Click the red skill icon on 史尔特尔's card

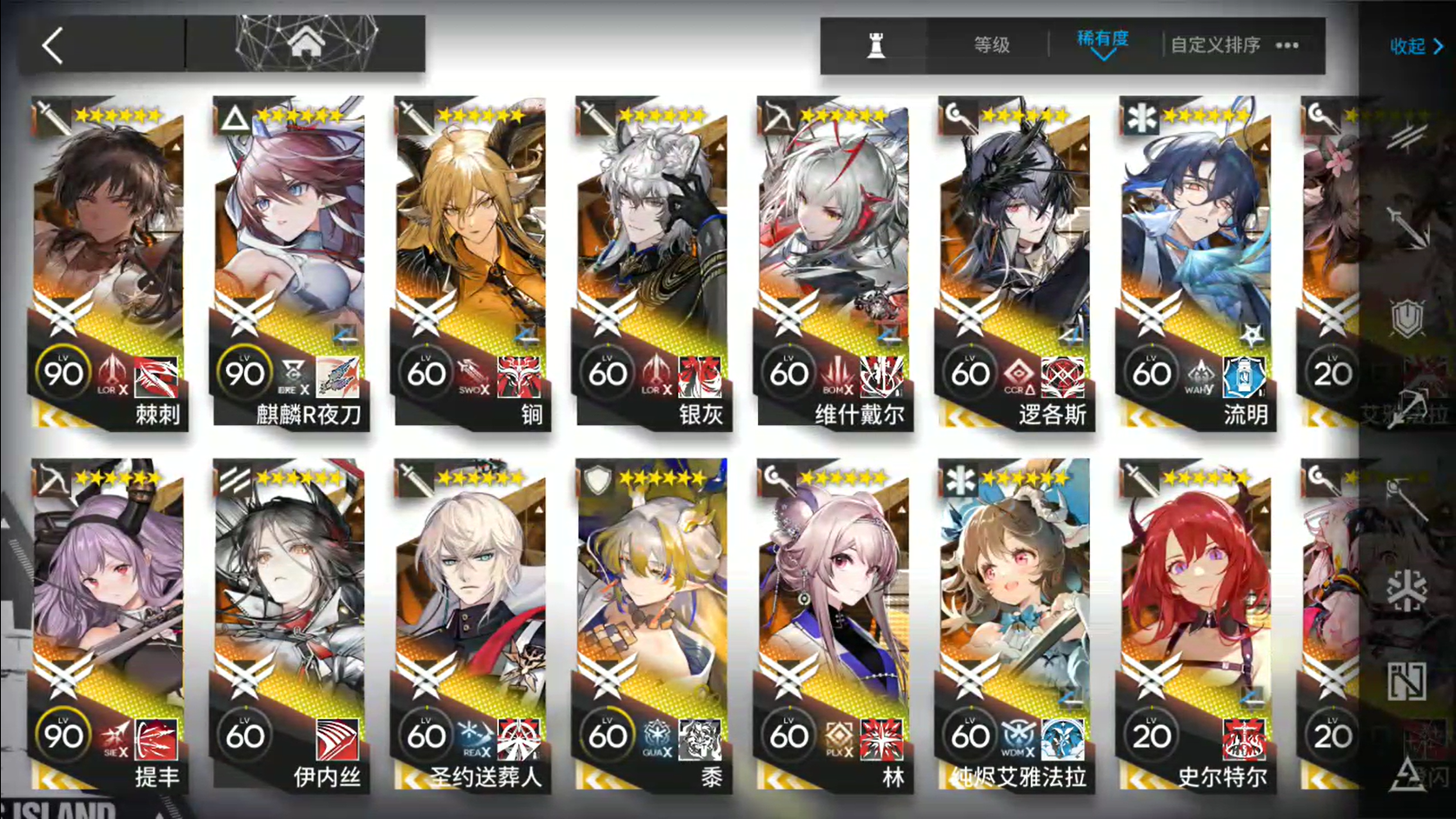point(1245,738)
